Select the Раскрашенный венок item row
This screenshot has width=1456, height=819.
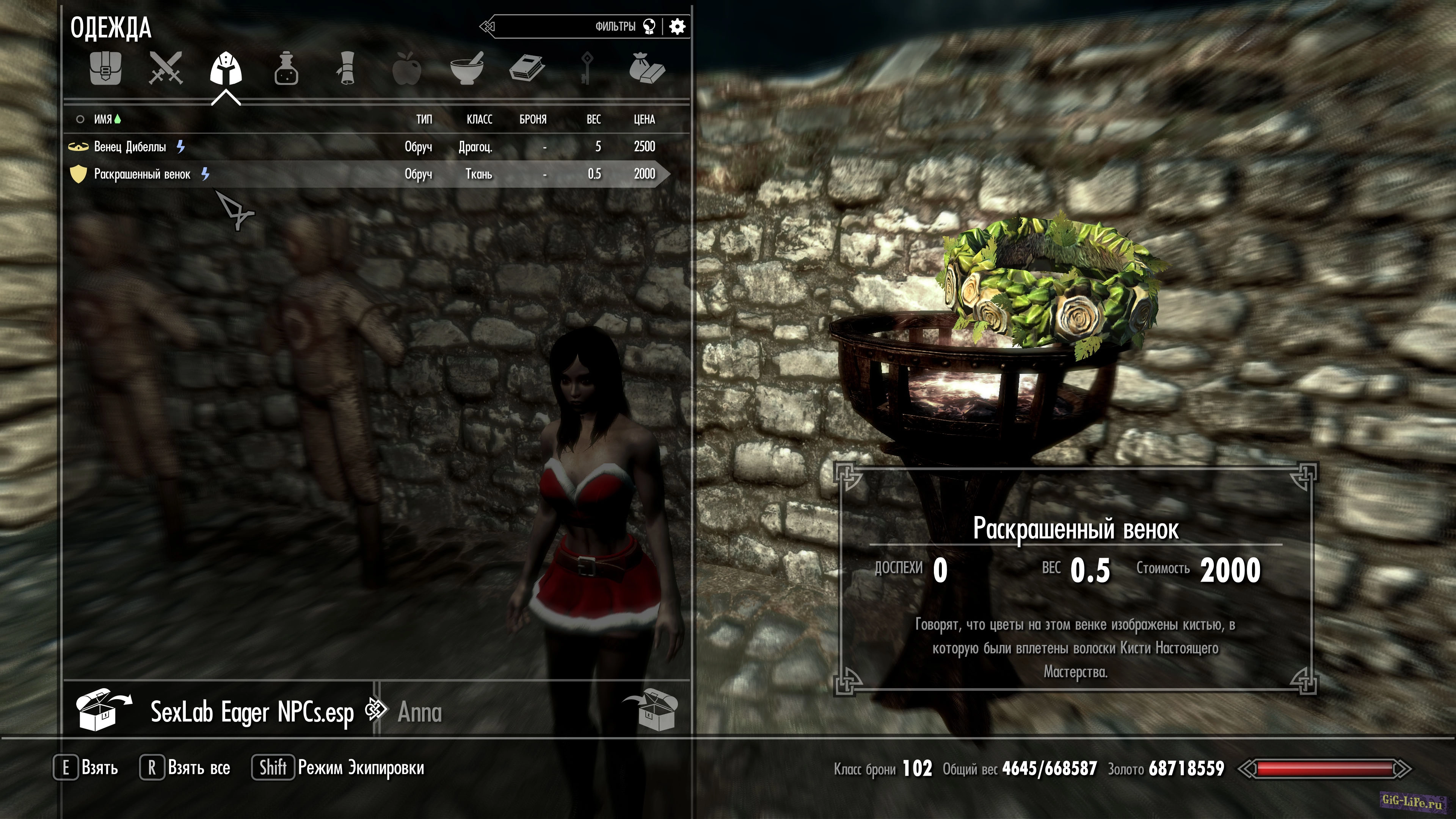(362, 174)
